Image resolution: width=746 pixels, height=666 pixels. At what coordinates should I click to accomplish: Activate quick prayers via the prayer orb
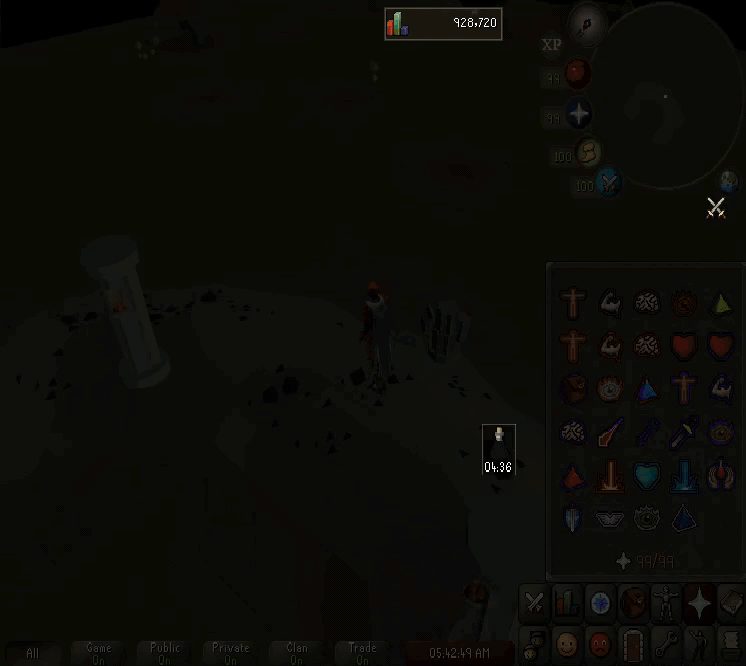(579, 115)
